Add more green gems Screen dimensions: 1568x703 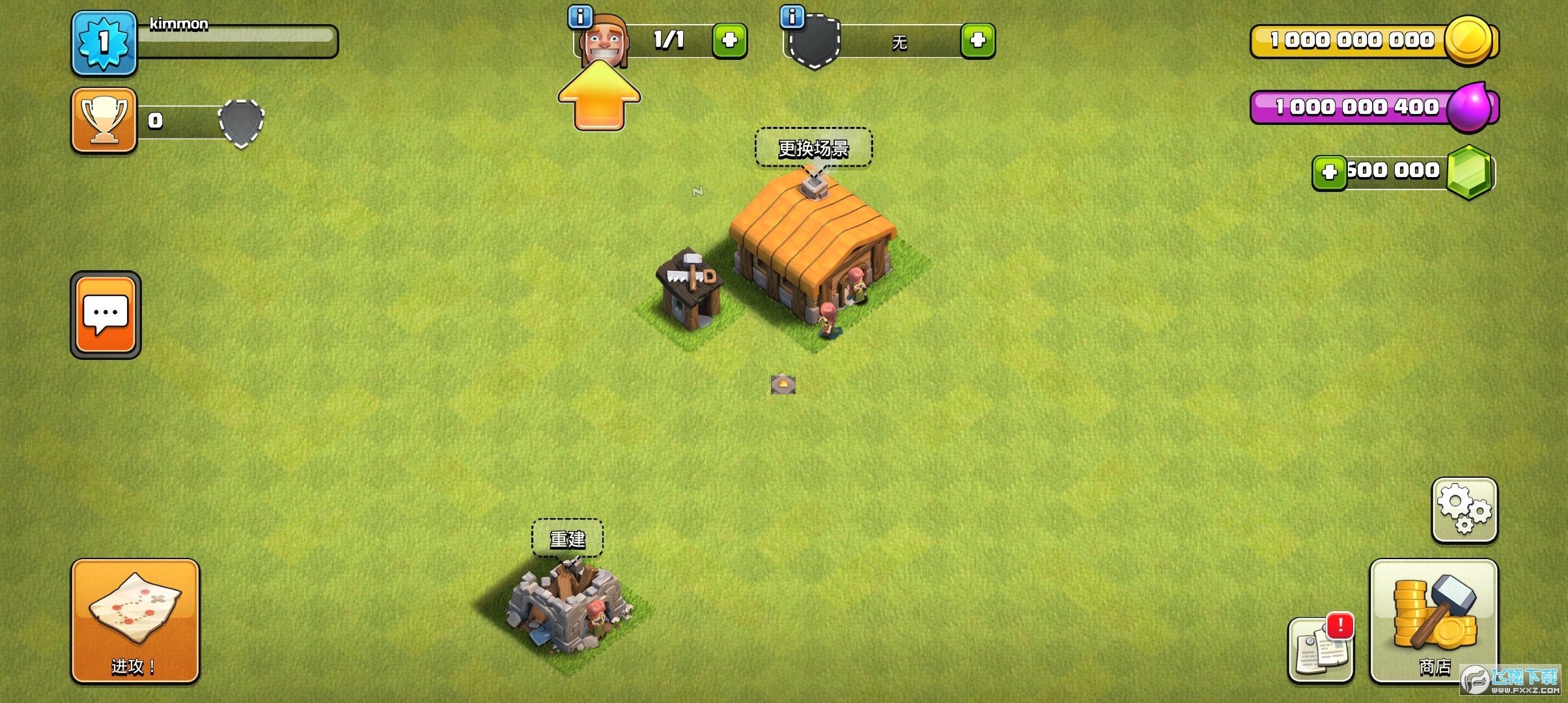pos(1329,172)
